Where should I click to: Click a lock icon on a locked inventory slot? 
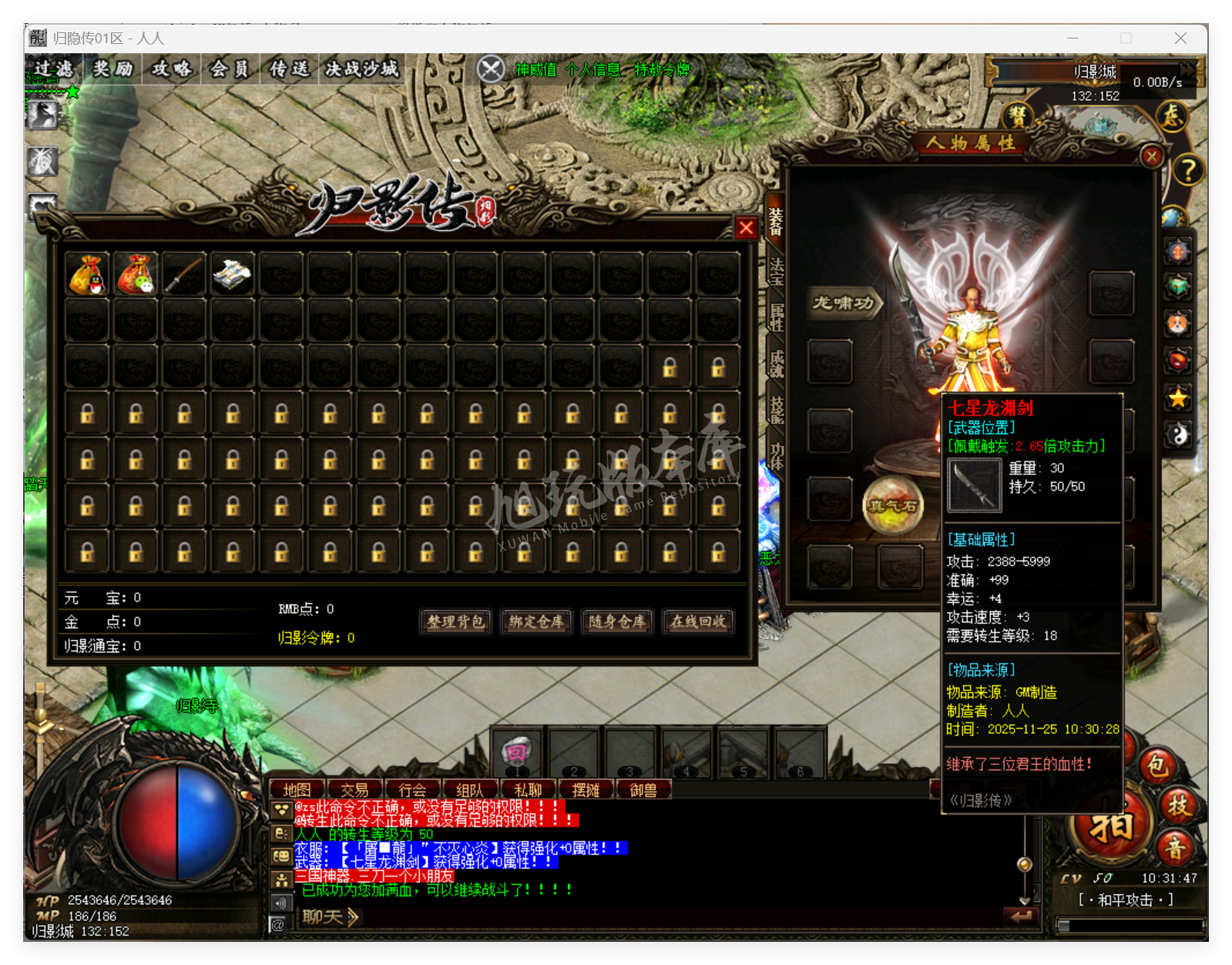click(x=88, y=414)
